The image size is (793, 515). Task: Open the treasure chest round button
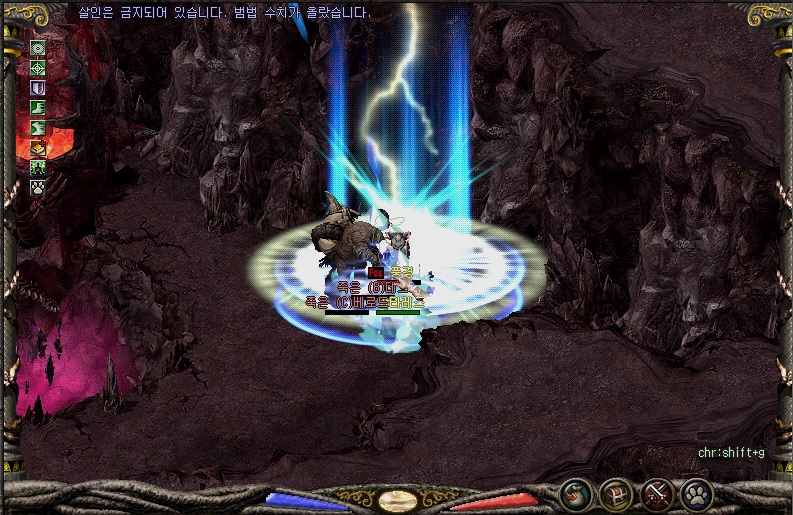pyautogui.click(x=615, y=493)
